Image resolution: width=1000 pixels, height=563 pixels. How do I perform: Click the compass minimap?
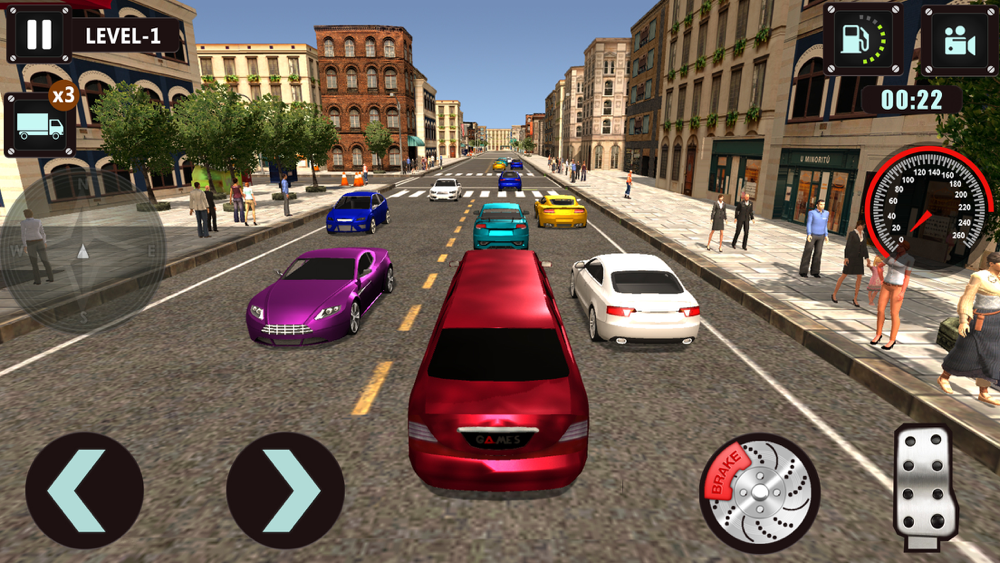pyautogui.click(x=83, y=251)
